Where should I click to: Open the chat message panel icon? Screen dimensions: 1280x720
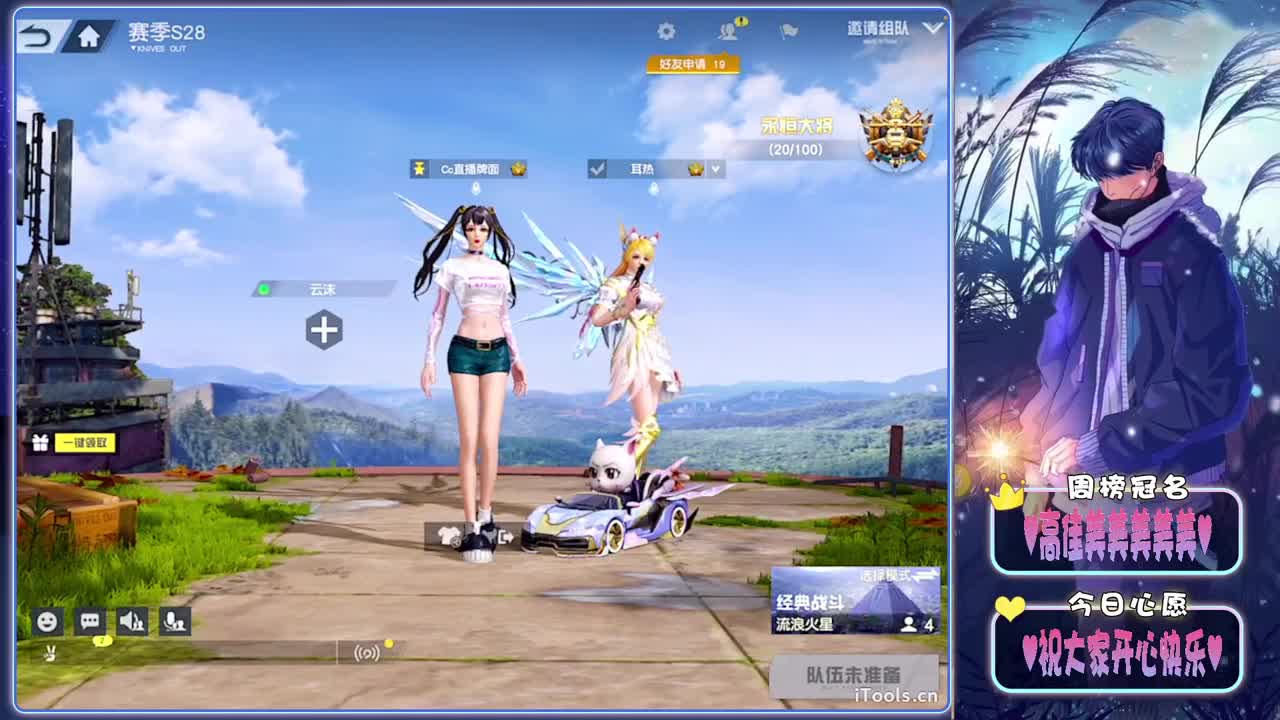[x=90, y=622]
